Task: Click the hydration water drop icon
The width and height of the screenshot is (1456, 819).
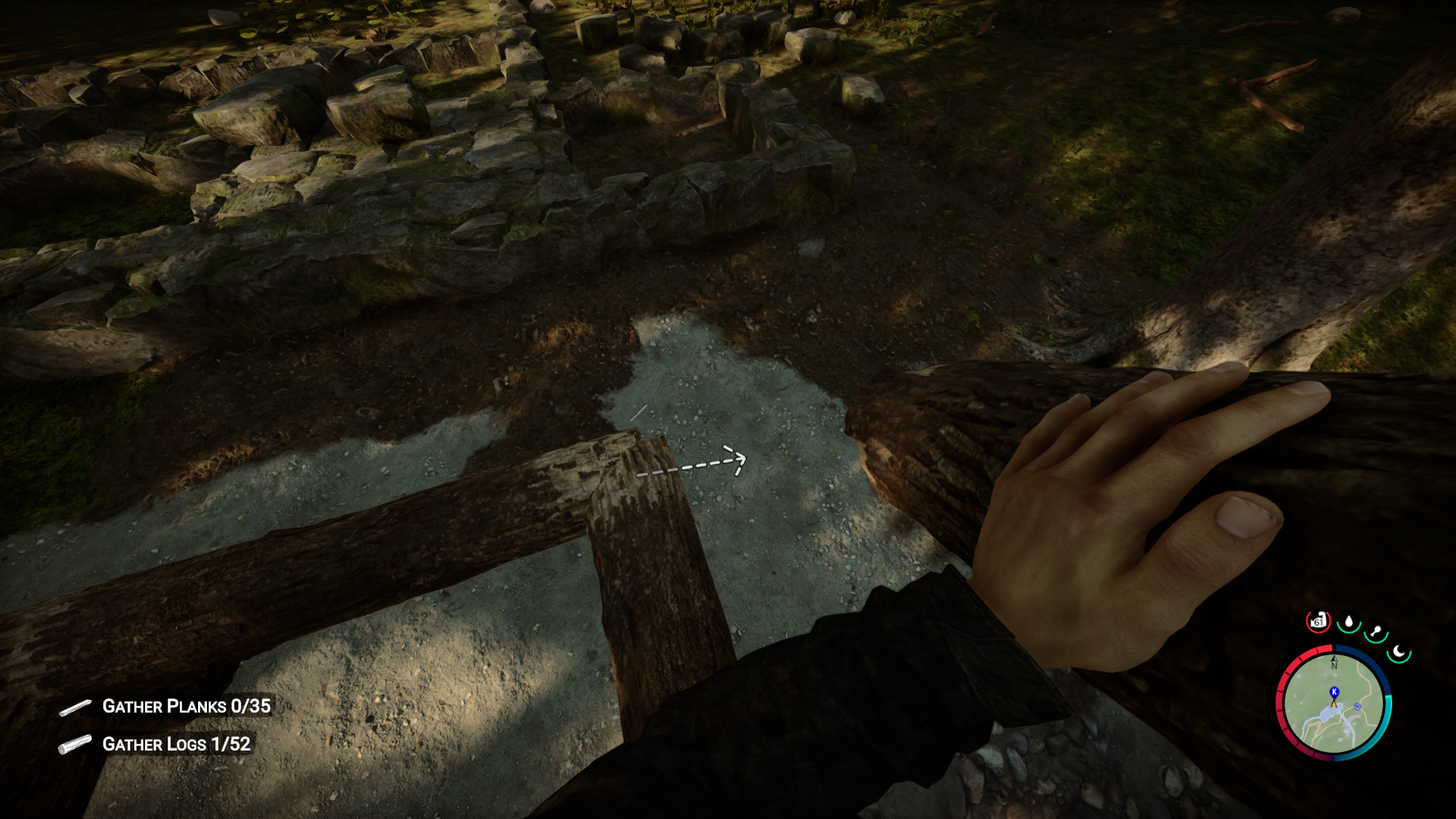Action: point(1349,621)
